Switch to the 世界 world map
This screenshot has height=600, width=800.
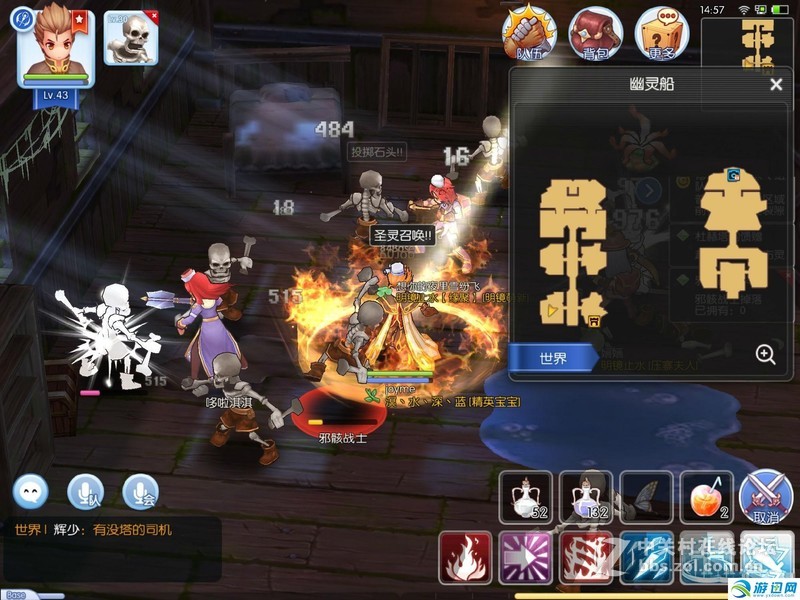point(553,358)
